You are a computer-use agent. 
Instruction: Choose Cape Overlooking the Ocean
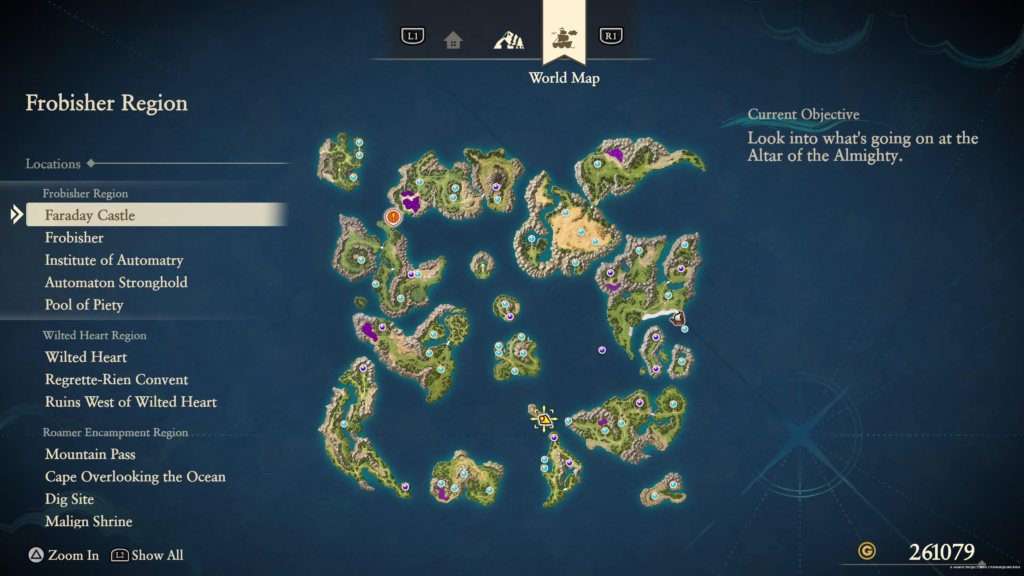coord(135,477)
